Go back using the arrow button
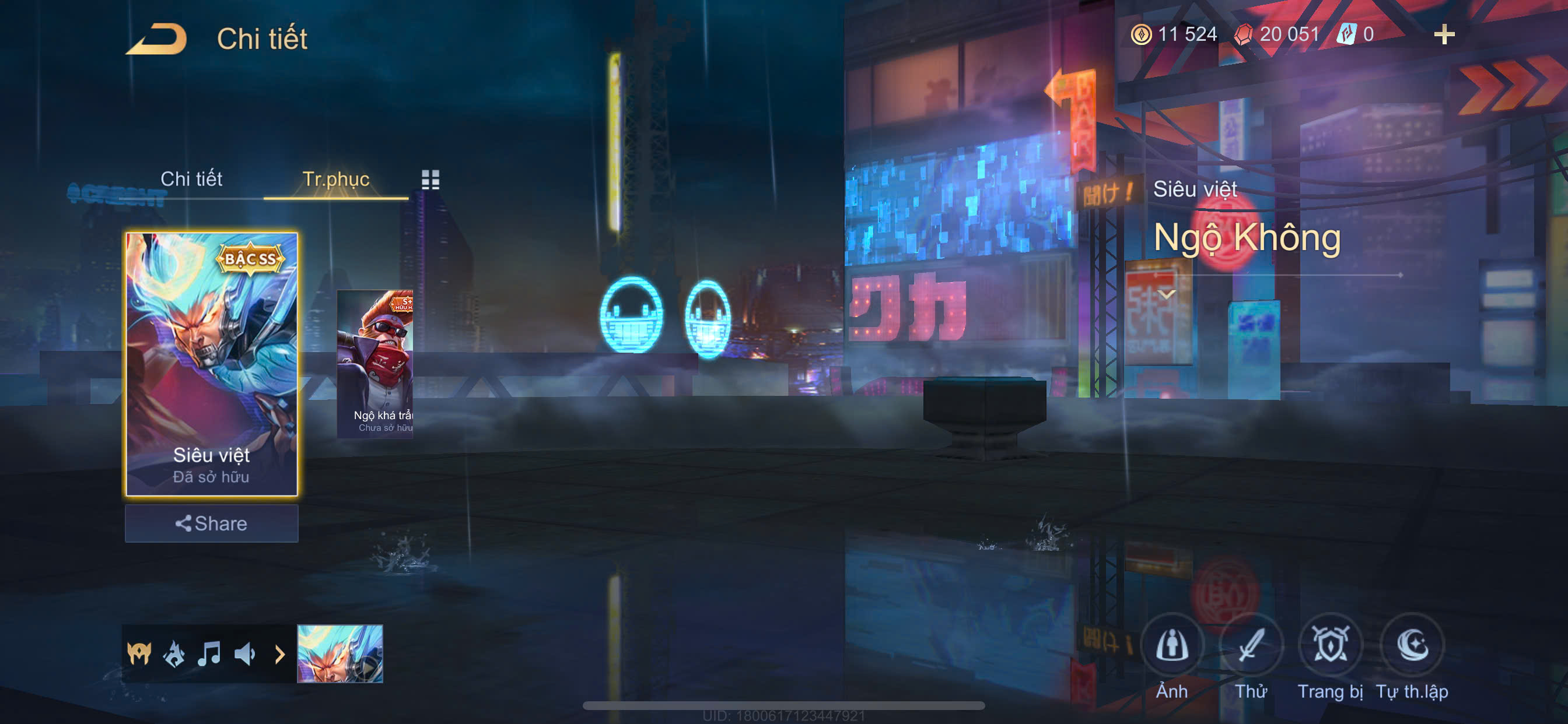Image resolution: width=1568 pixels, height=724 pixels. [156, 39]
